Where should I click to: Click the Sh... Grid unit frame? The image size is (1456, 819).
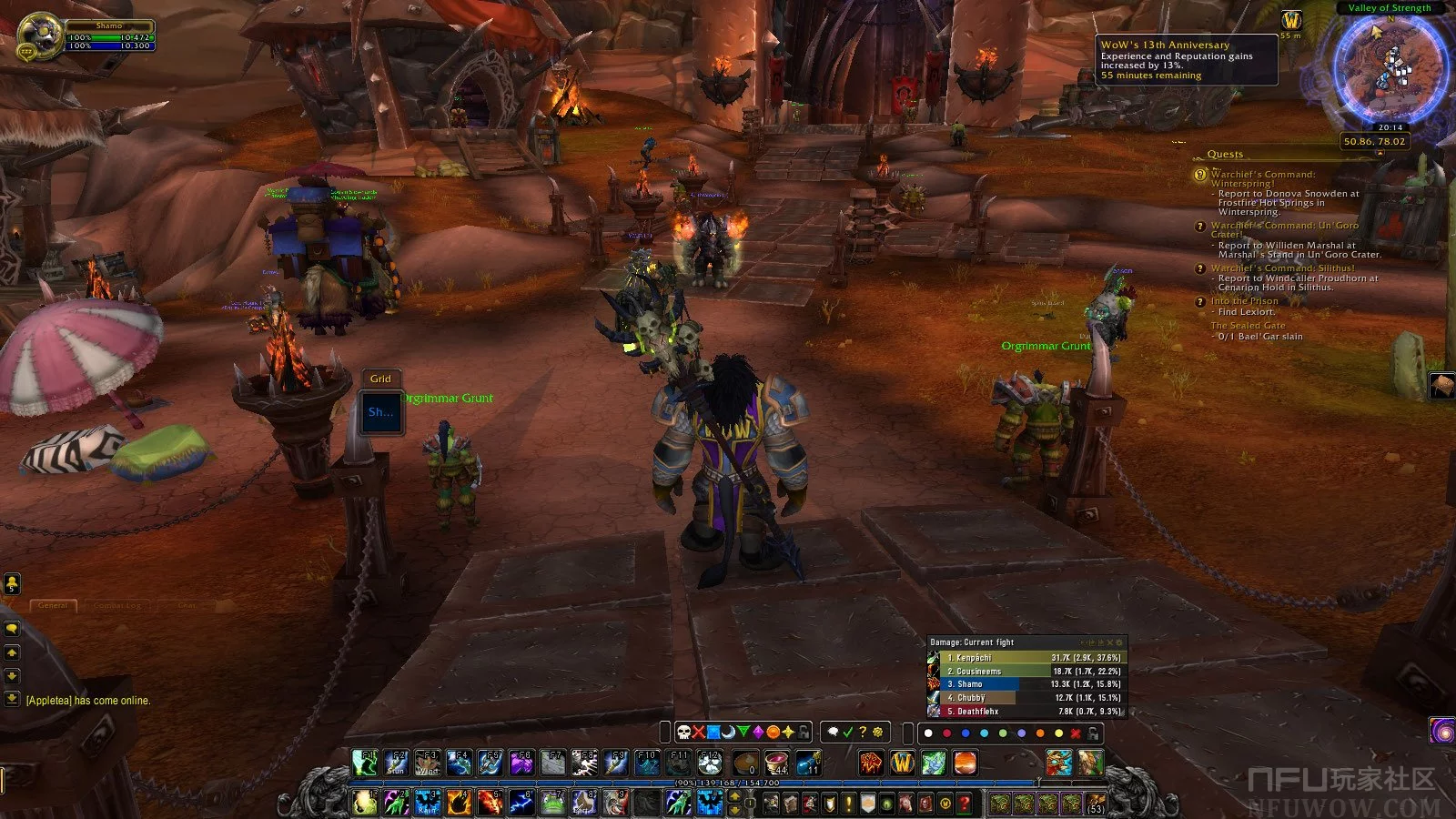click(381, 412)
